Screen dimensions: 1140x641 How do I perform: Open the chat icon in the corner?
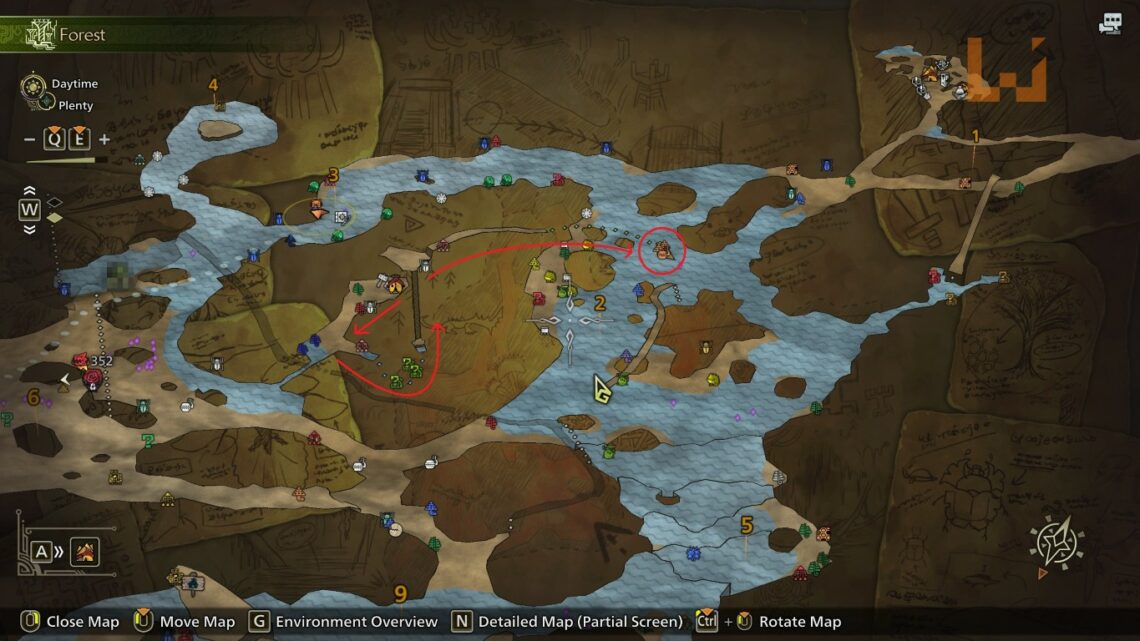tap(1111, 24)
